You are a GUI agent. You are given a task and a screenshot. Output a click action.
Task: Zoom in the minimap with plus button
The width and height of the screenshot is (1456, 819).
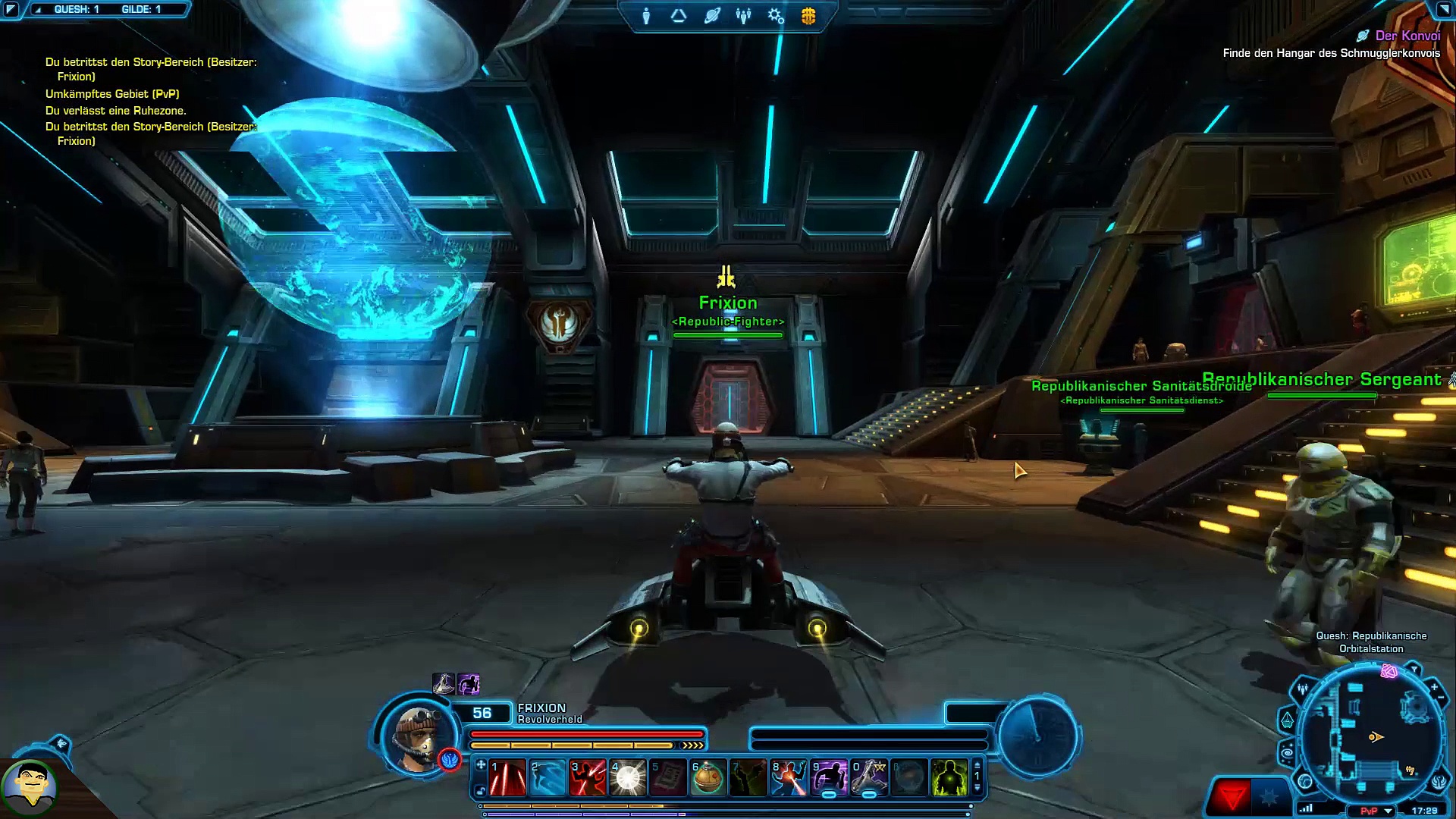[1434, 687]
